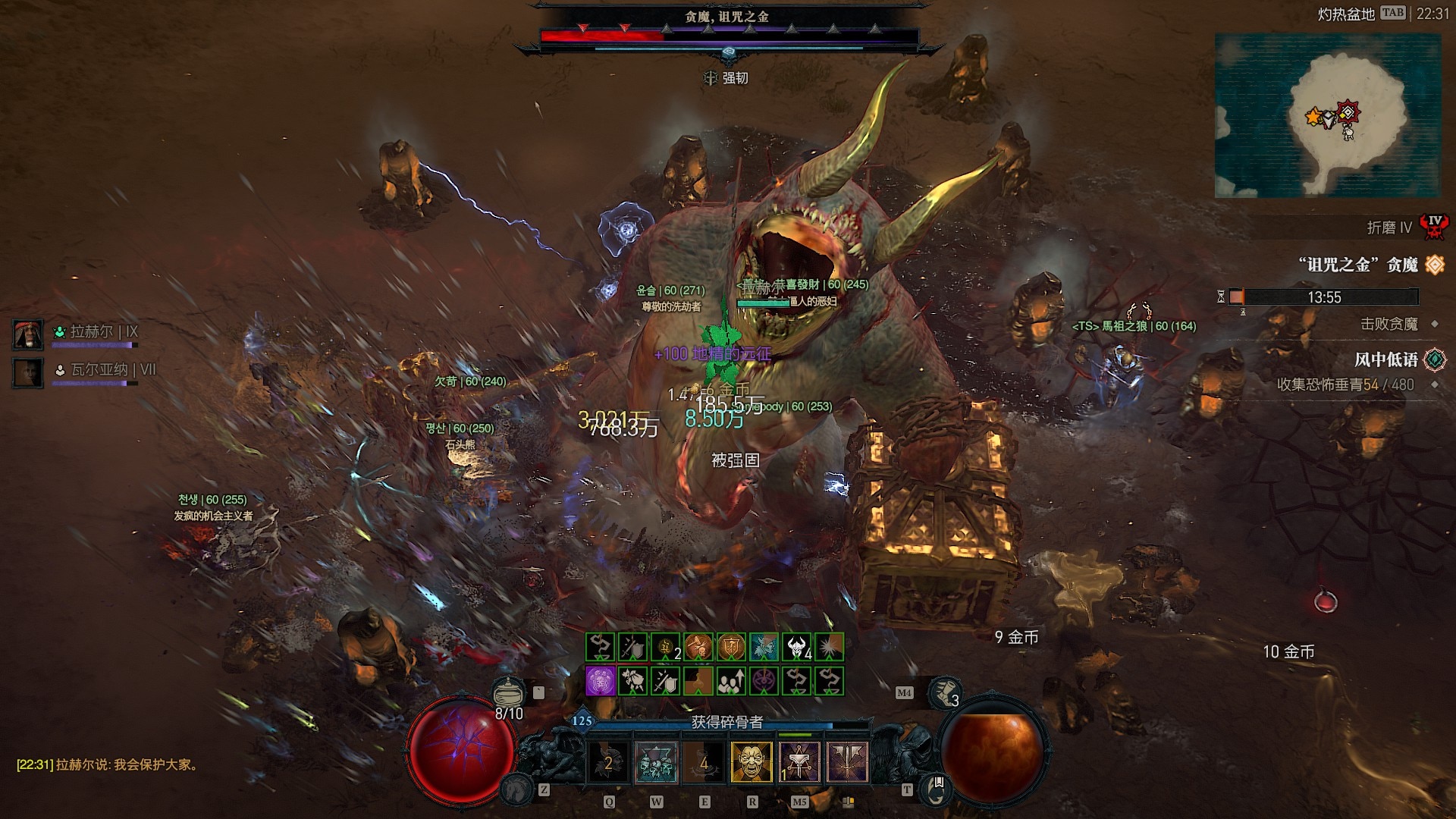Activate the three teal skulls skill
The height and width of the screenshot is (819, 1456).
(656, 761)
